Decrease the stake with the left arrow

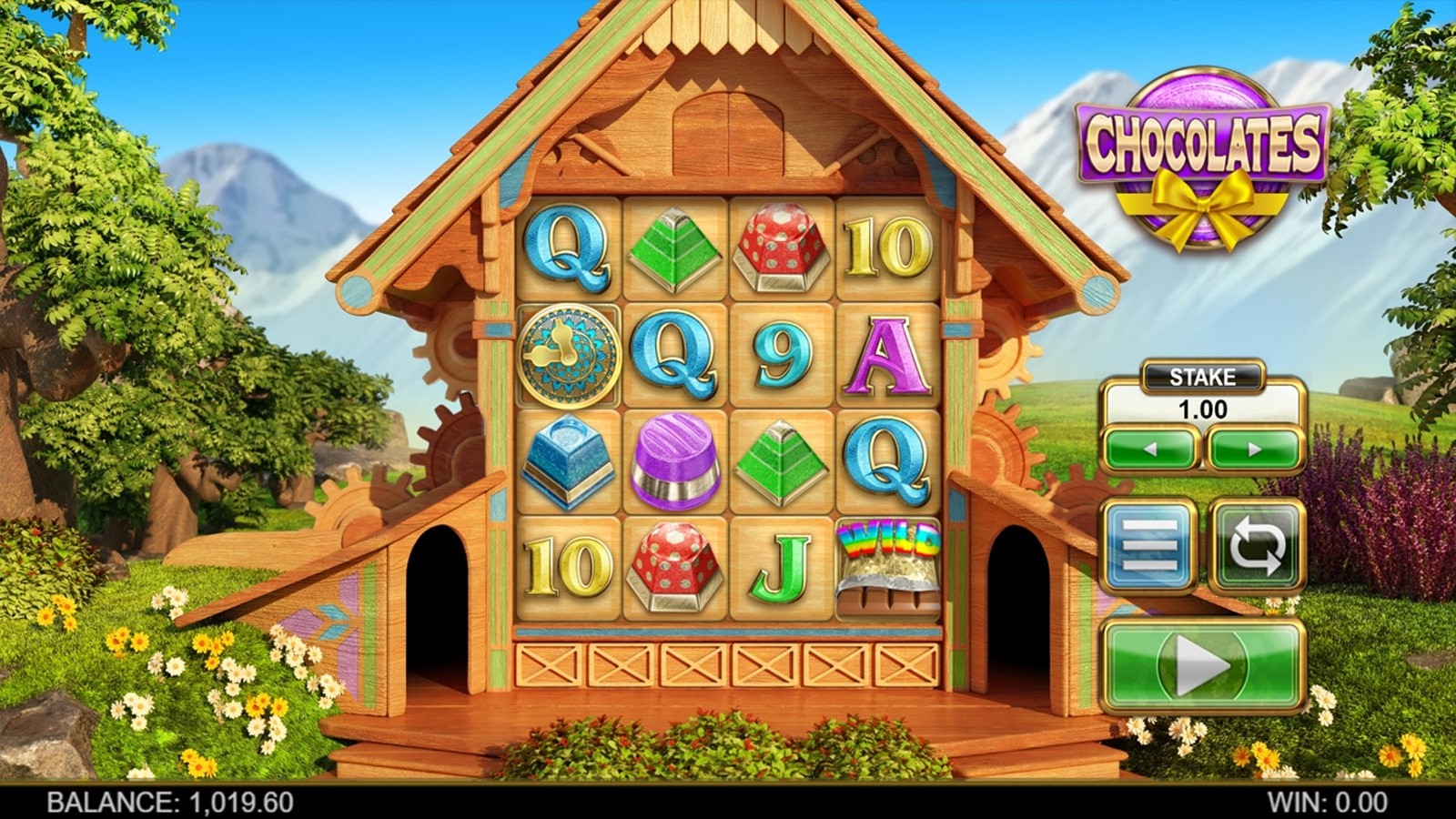point(1150,449)
